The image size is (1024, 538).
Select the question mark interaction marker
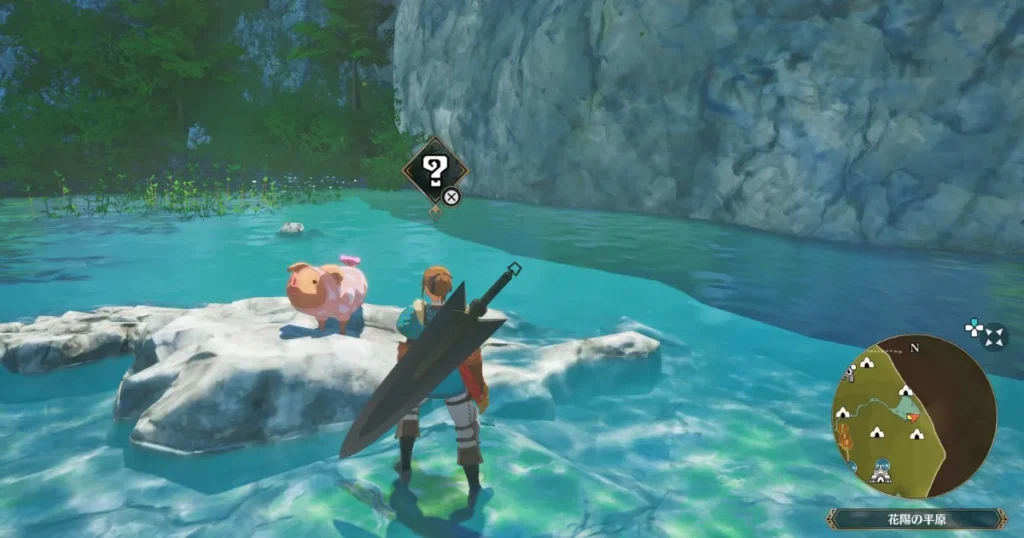pos(435,170)
